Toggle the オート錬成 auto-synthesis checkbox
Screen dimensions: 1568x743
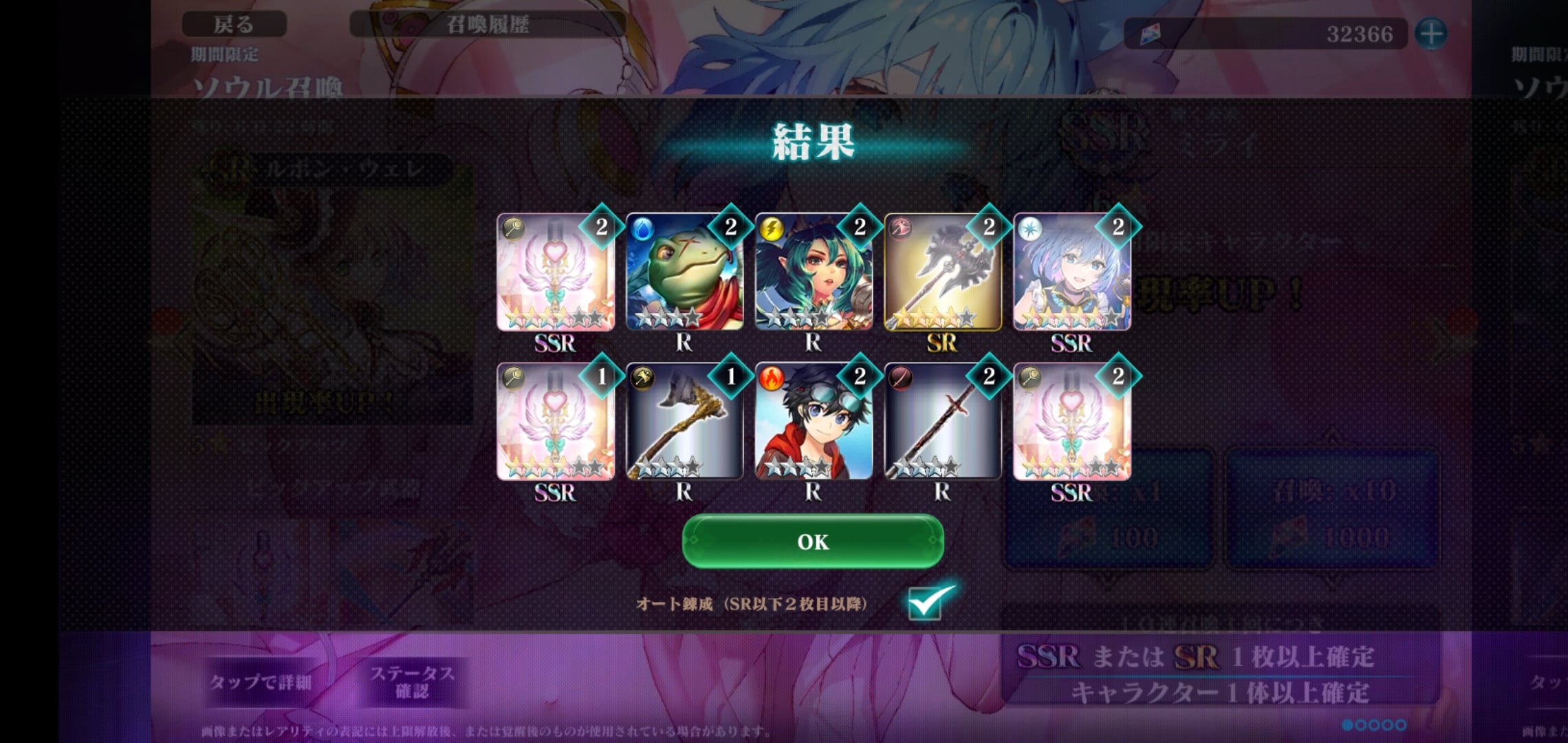[x=925, y=603]
